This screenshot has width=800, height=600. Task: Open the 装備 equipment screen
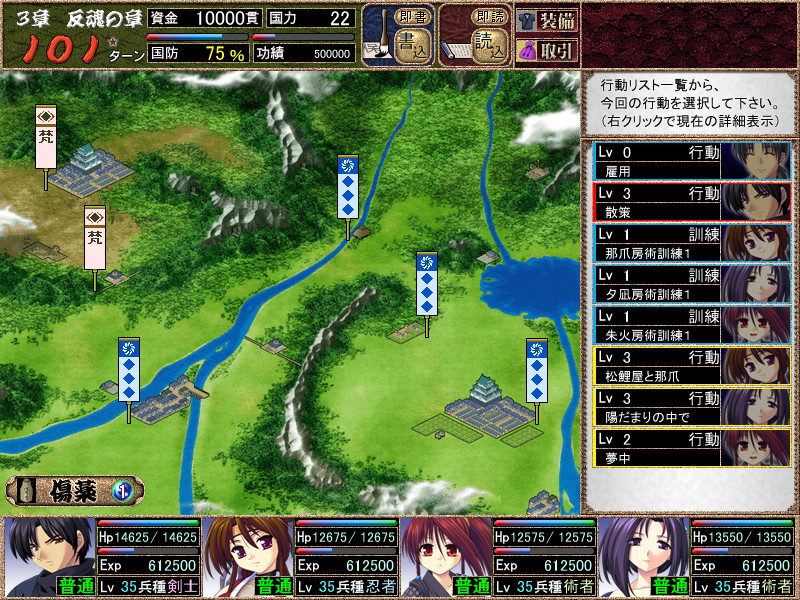pyautogui.click(x=546, y=21)
